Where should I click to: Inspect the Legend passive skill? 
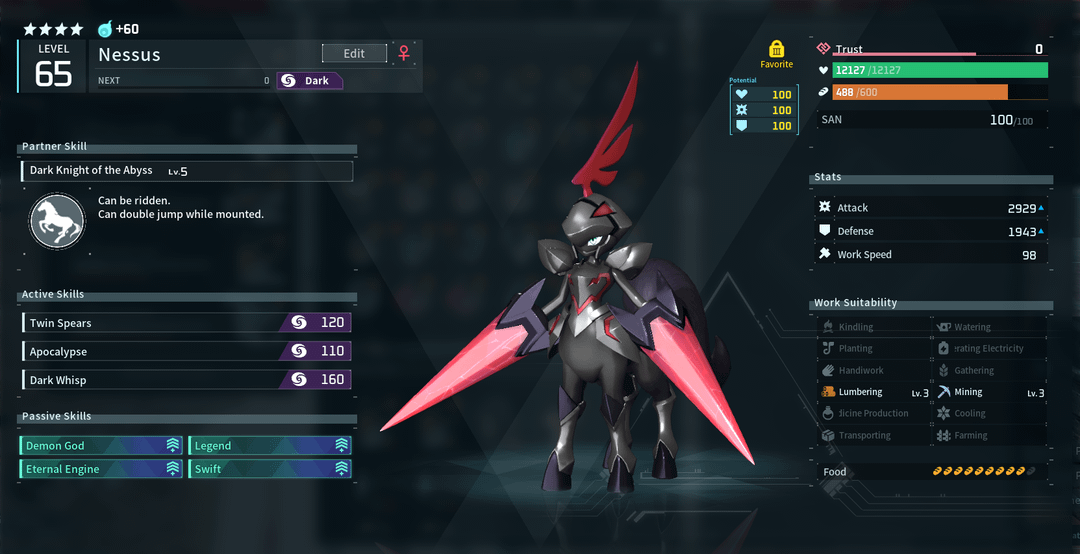pos(270,446)
